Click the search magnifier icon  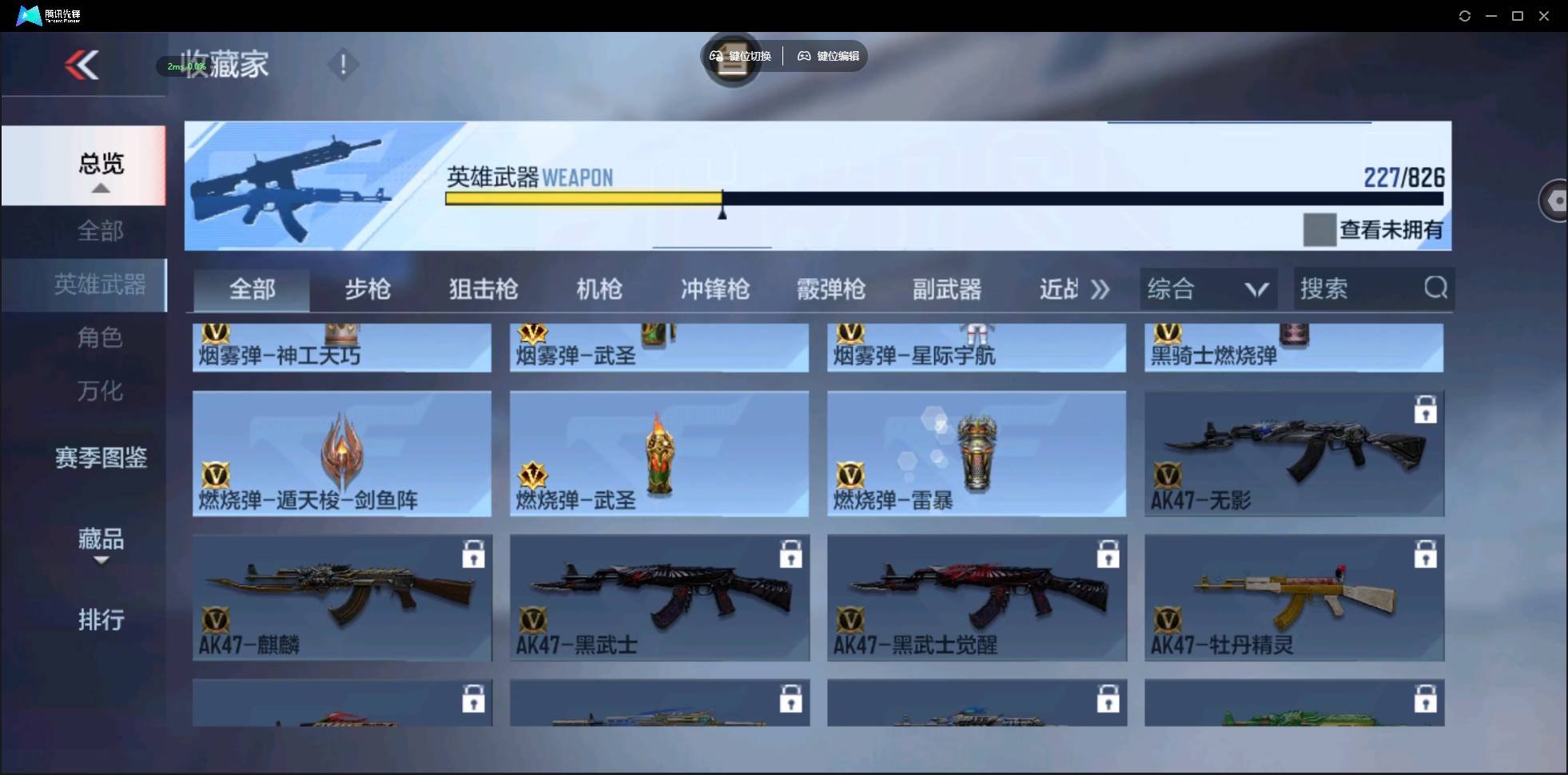[x=1435, y=288]
